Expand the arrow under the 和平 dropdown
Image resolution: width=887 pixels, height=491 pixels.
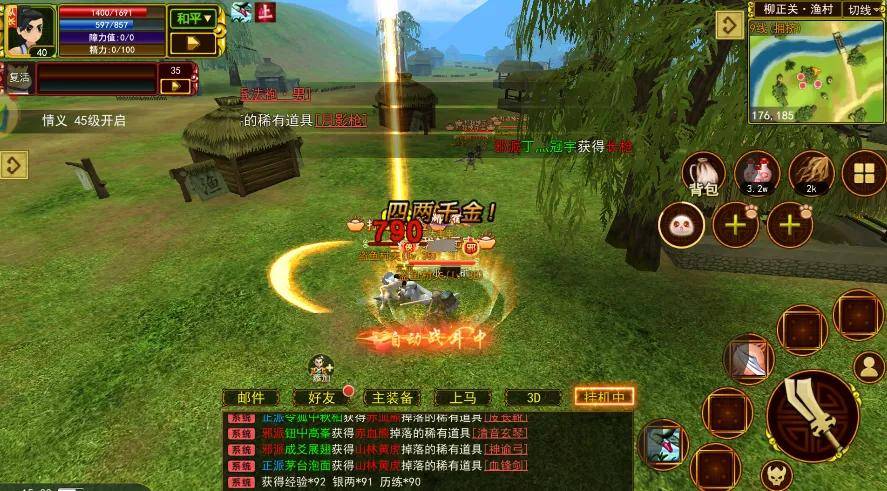pyautogui.click(x=192, y=43)
